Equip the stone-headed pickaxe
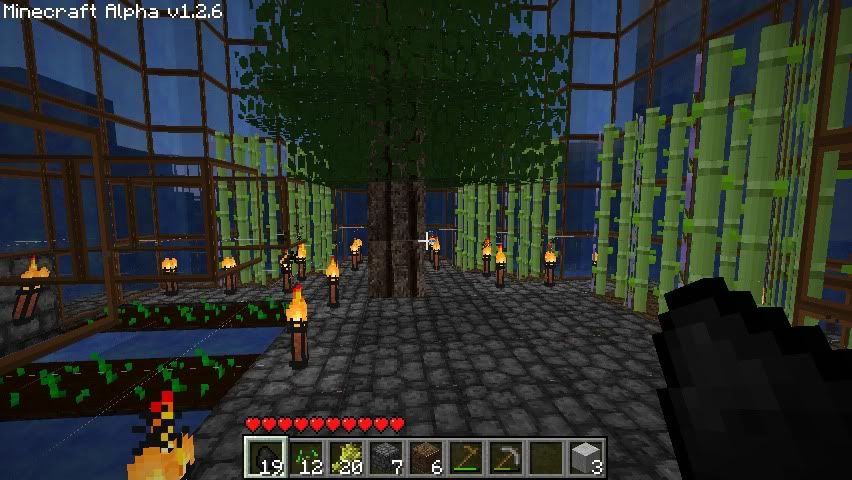This screenshot has width=852, height=480. click(x=505, y=458)
